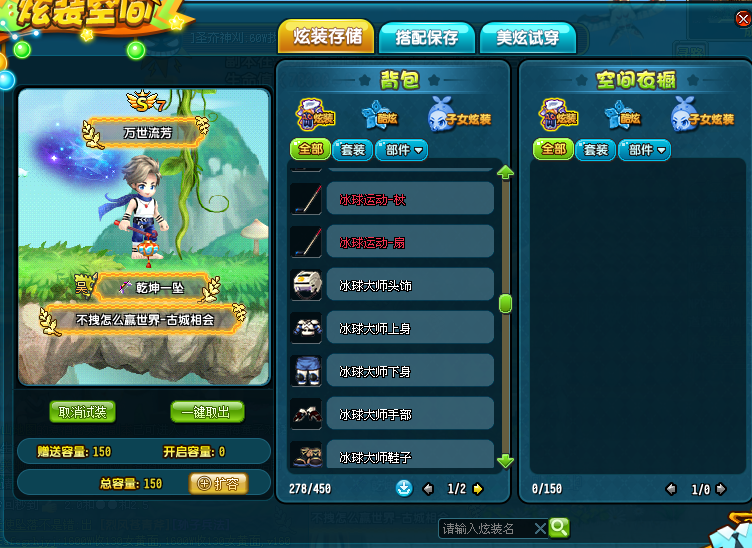752x548 pixels.
Task: Go to the next backpack page
Action: coord(478,489)
